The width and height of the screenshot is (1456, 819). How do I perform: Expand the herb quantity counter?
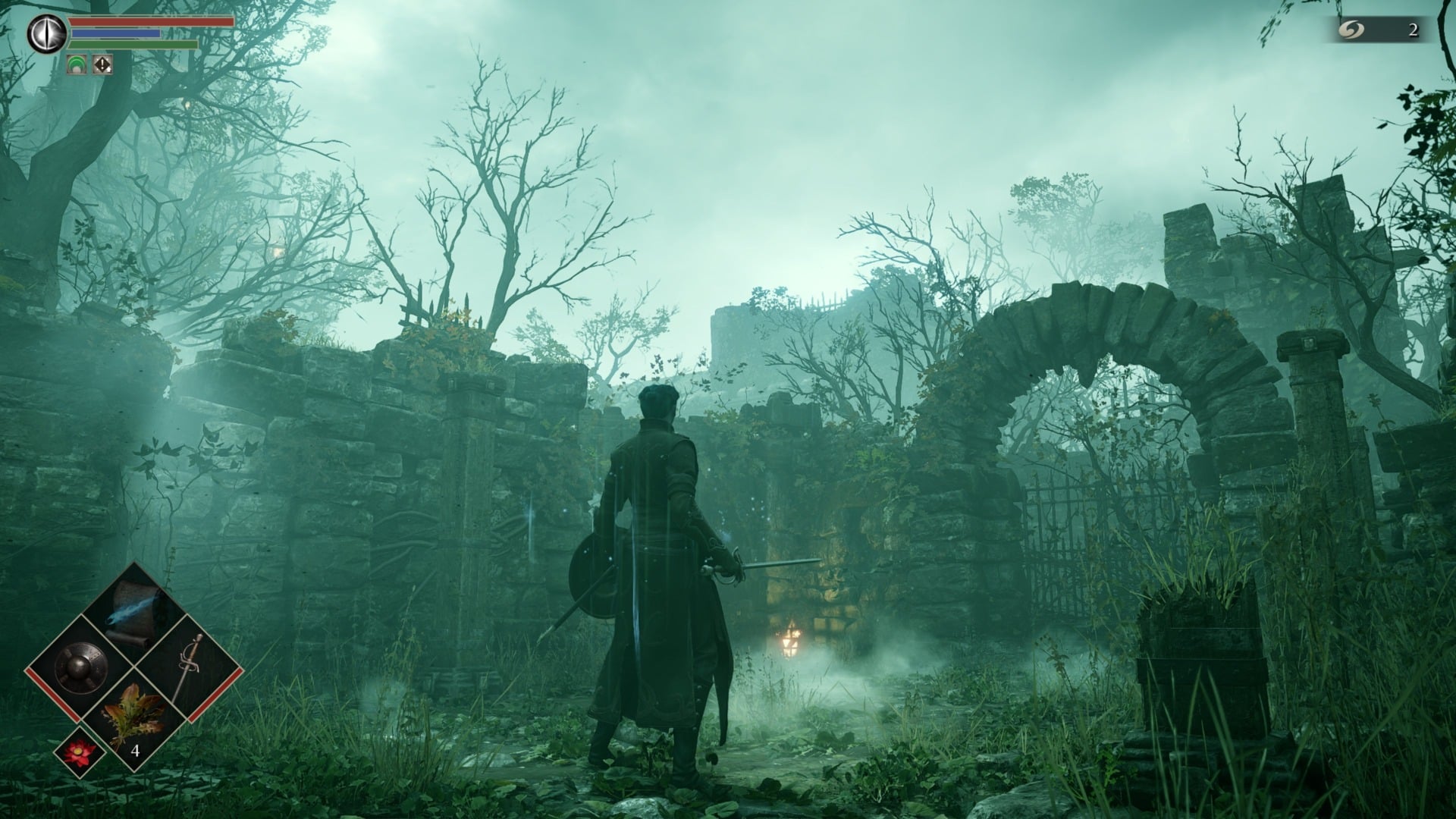click(x=136, y=751)
